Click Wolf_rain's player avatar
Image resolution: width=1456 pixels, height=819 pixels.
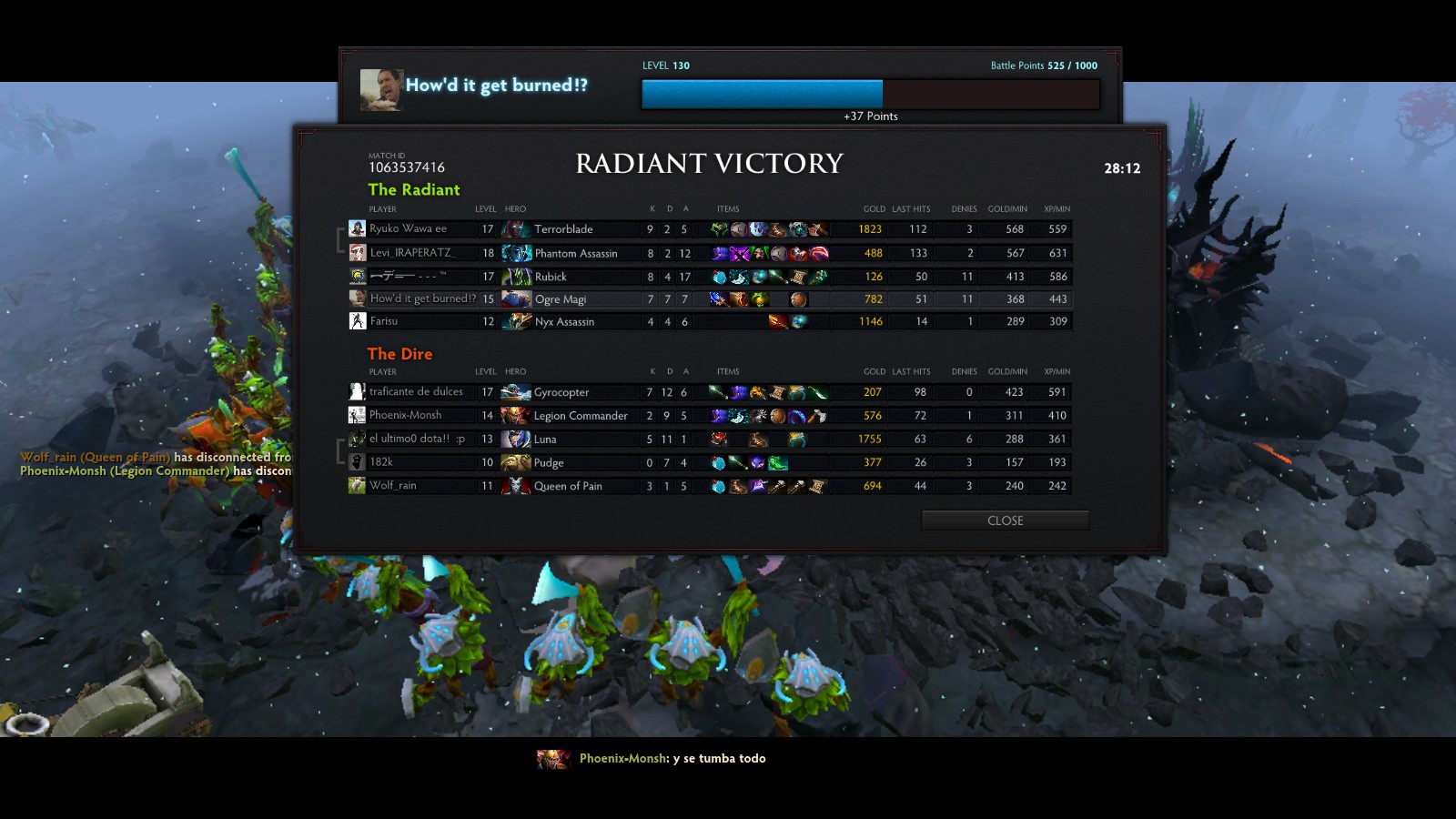[x=357, y=486]
